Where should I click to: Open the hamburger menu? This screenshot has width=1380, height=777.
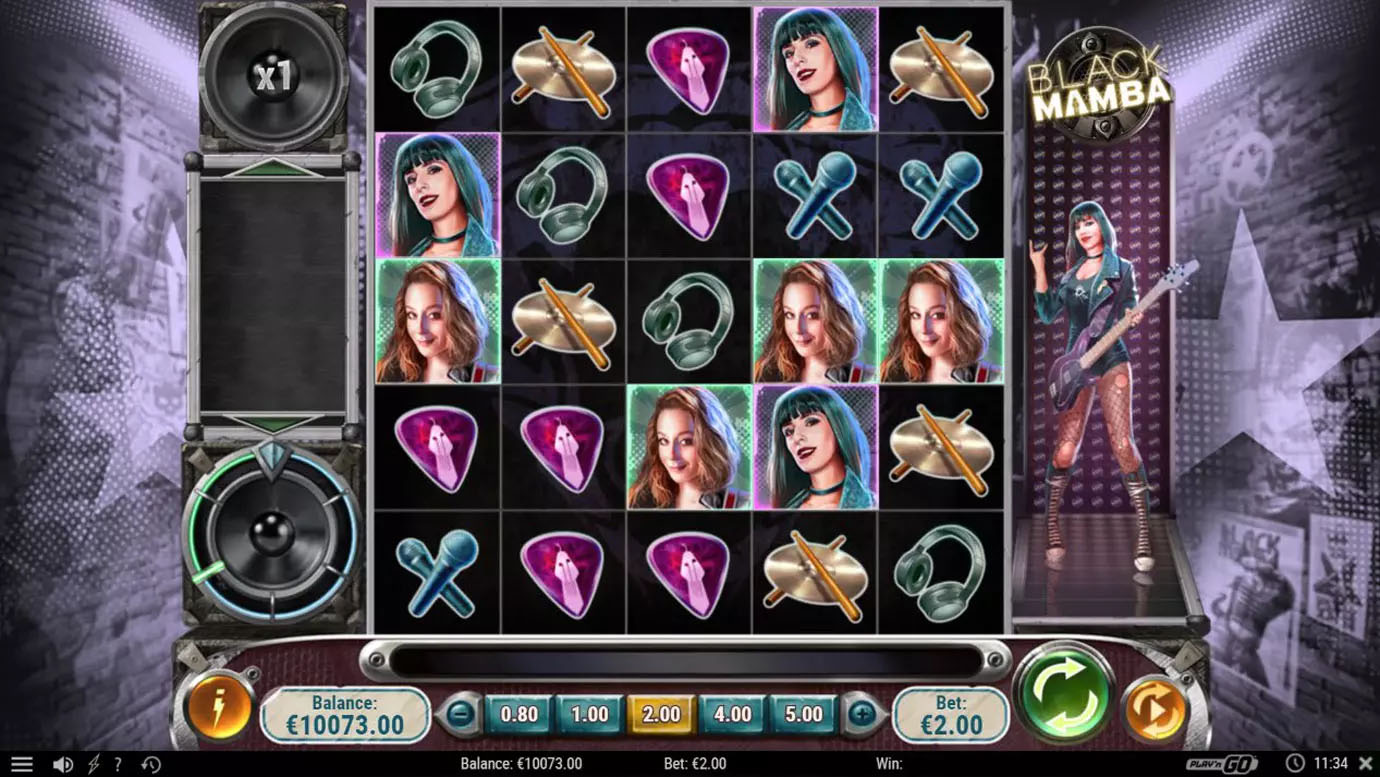coord(21,765)
